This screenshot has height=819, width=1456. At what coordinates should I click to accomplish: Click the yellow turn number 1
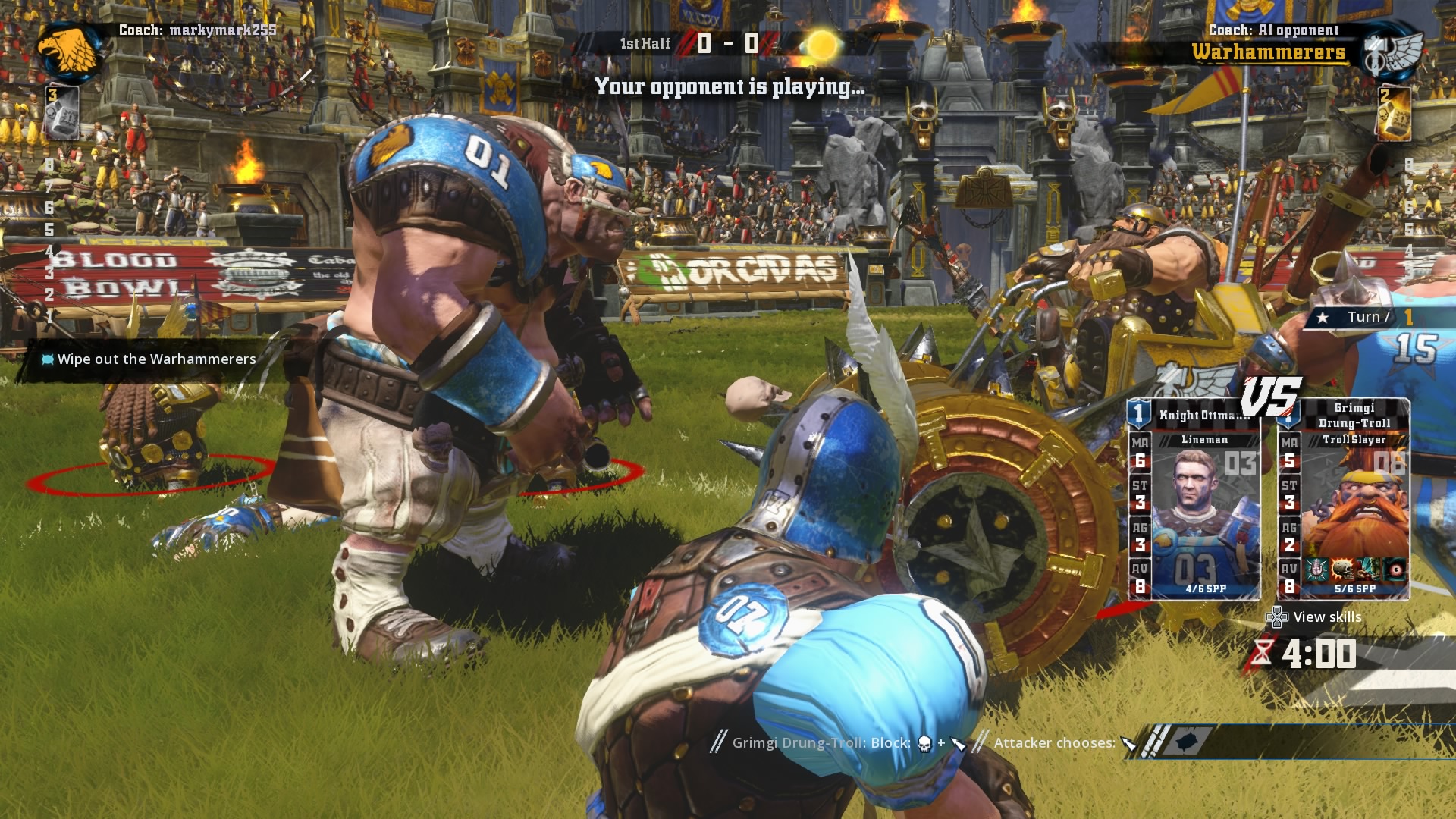tap(1410, 318)
